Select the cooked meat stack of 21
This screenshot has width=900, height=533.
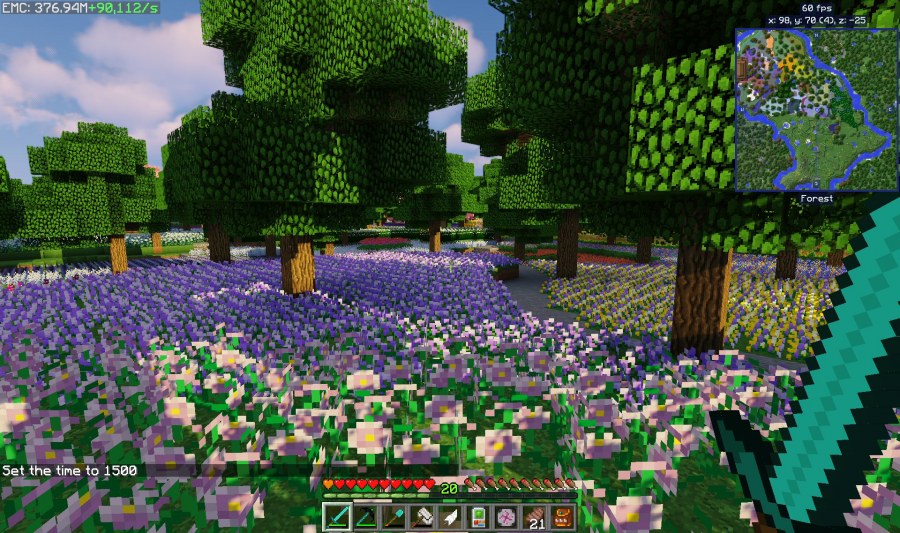pos(534,517)
